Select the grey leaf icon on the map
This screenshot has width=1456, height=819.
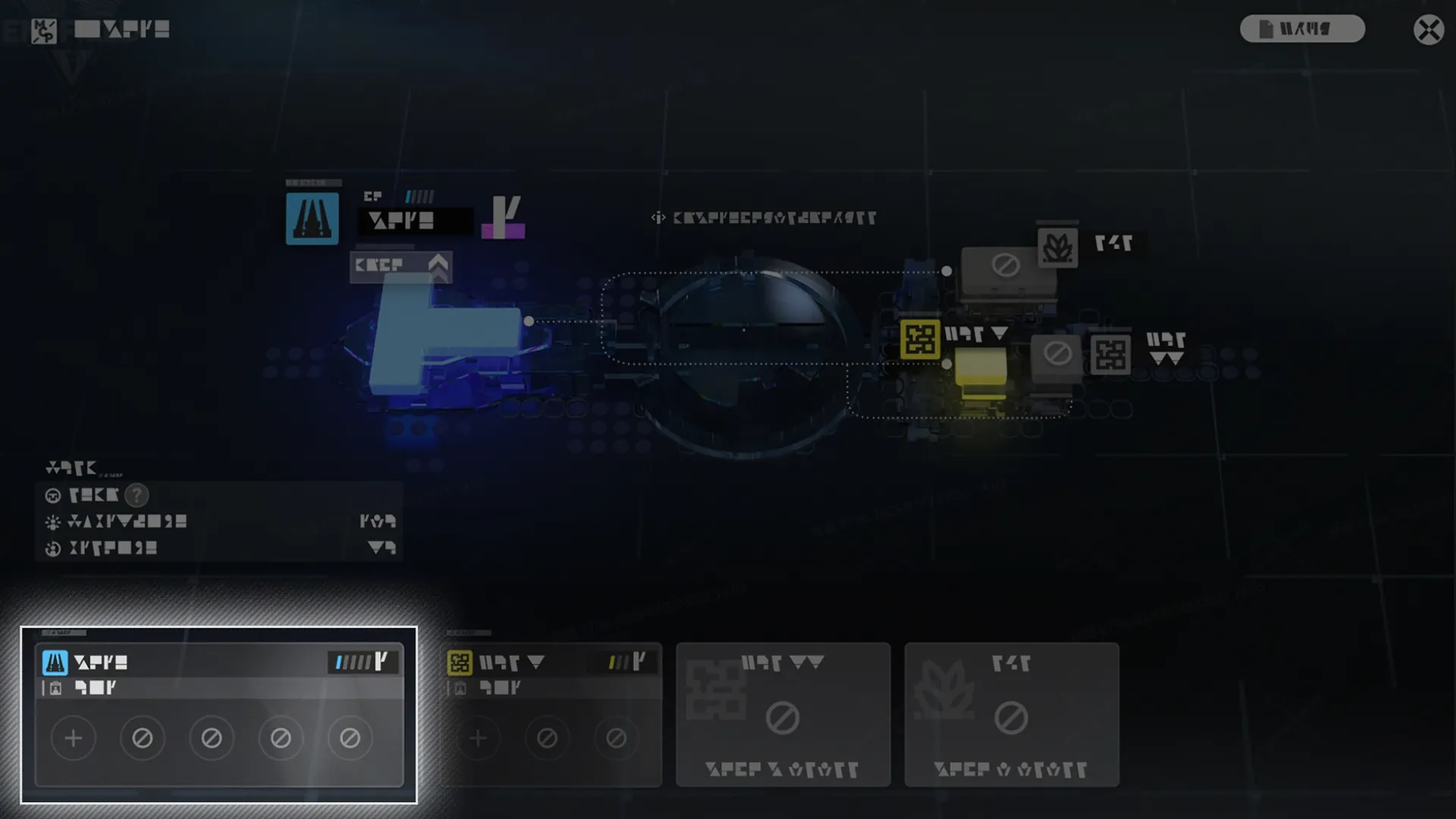pyautogui.click(x=1057, y=246)
